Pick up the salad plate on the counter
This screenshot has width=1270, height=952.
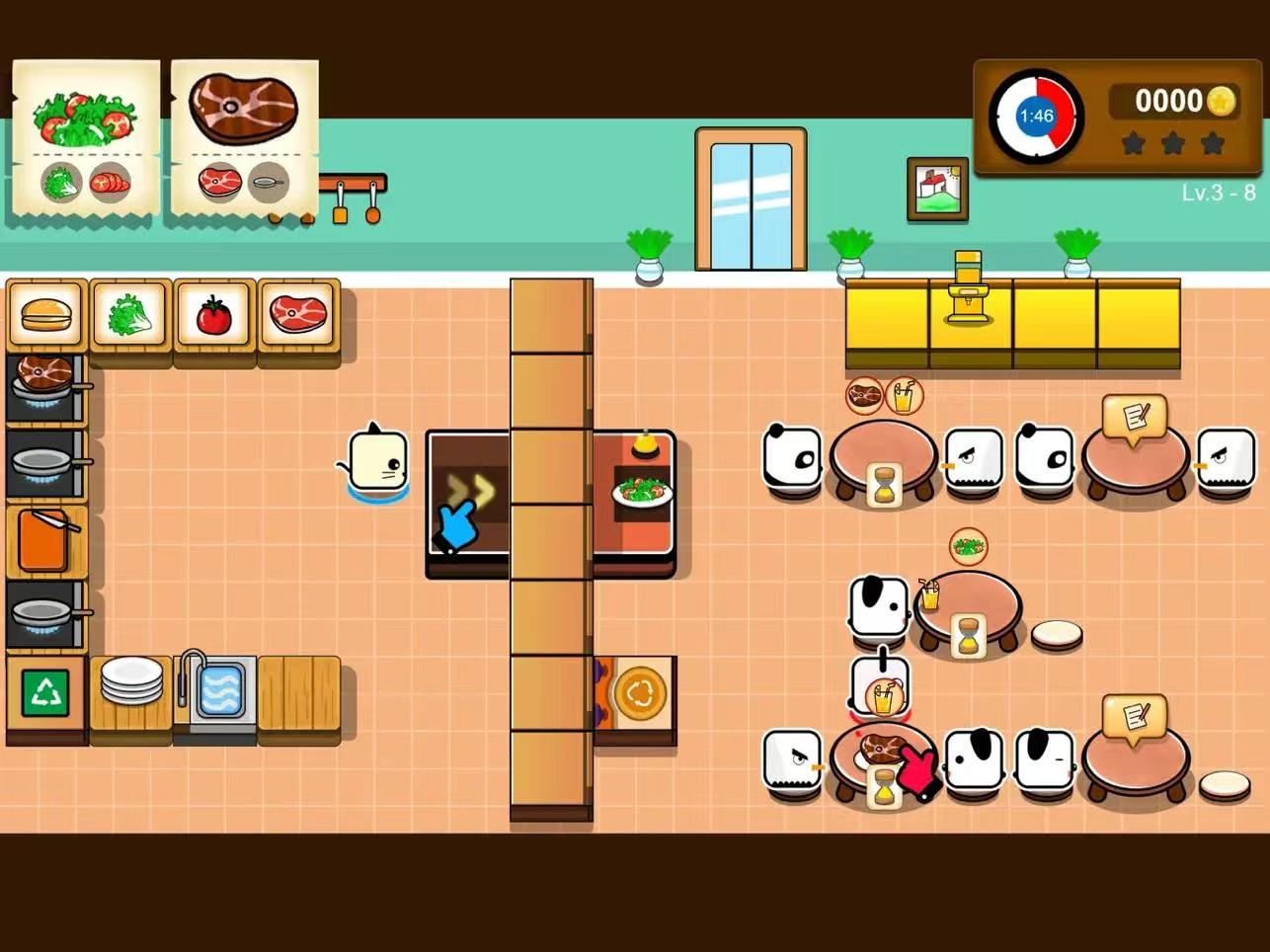(642, 491)
